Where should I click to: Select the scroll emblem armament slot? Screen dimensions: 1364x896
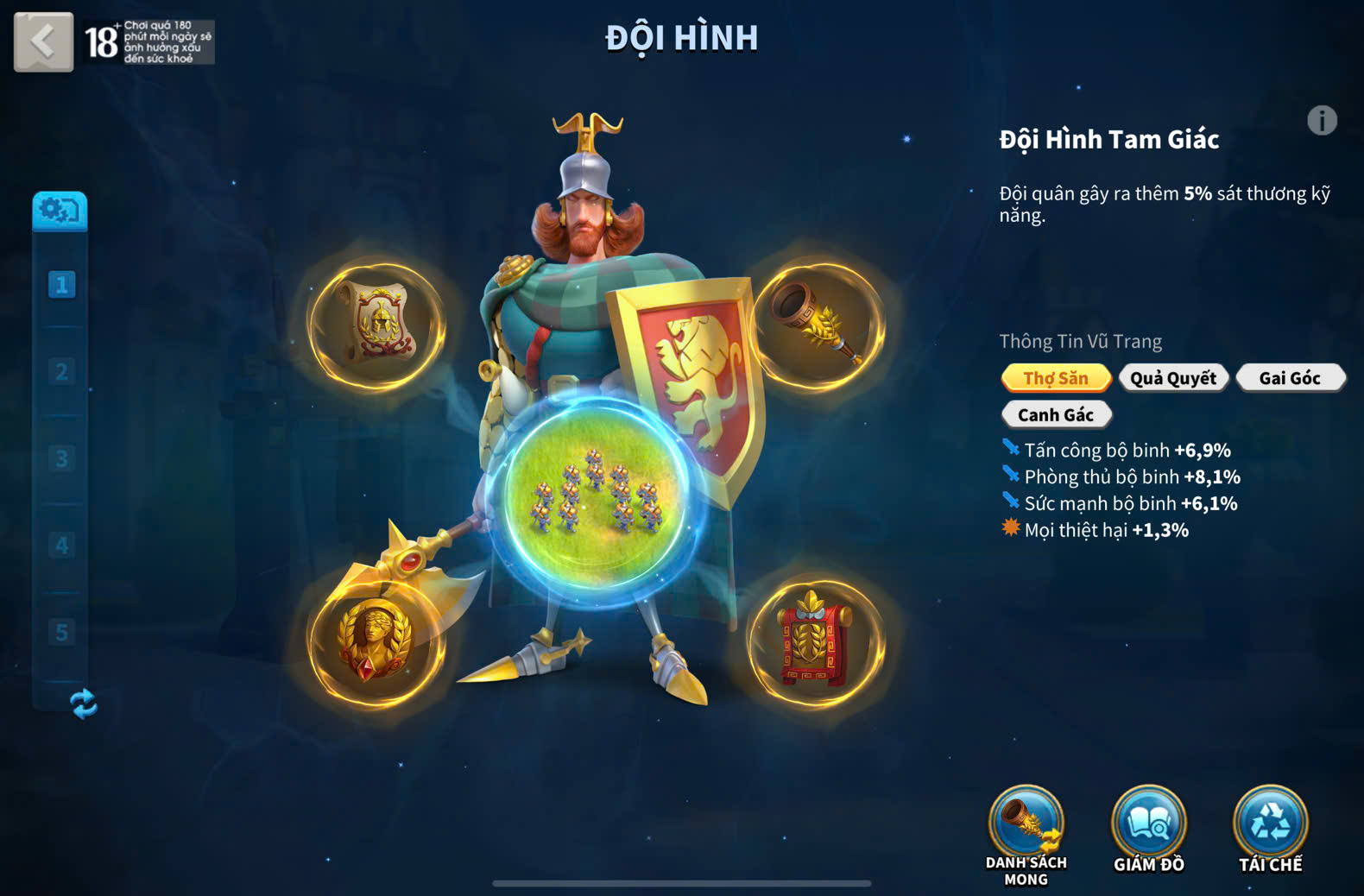[377, 325]
